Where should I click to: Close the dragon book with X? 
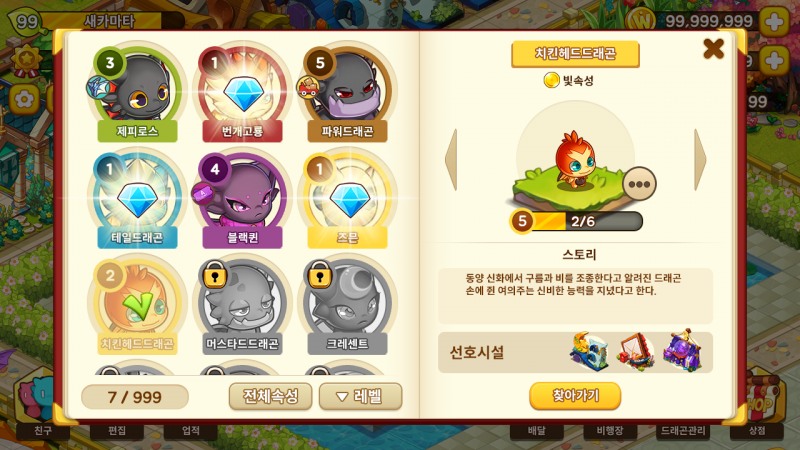coord(713,48)
